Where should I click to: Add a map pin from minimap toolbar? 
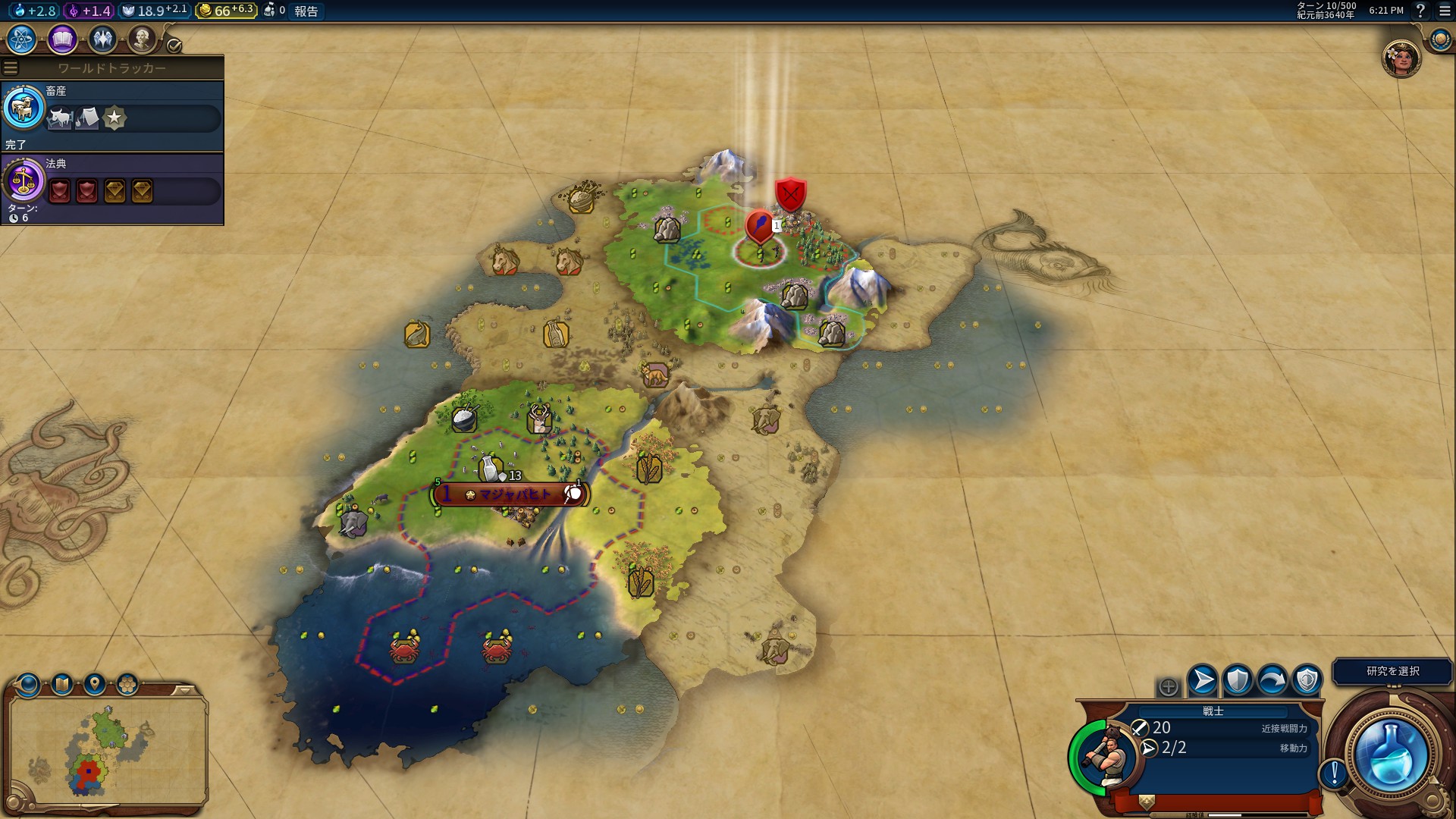95,685
